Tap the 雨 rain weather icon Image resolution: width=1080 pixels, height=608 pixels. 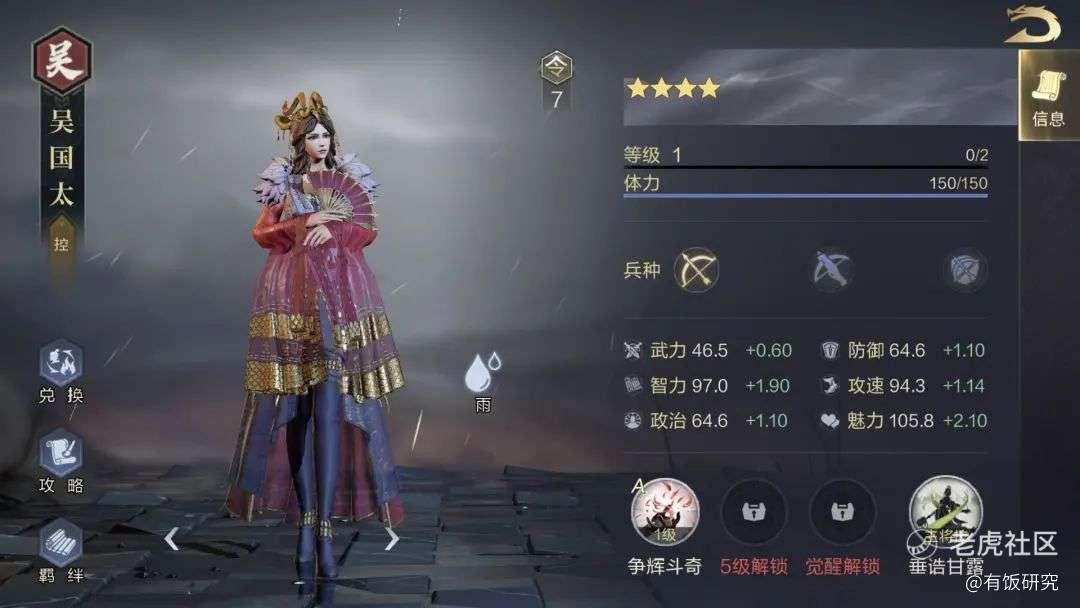(482, 375)
